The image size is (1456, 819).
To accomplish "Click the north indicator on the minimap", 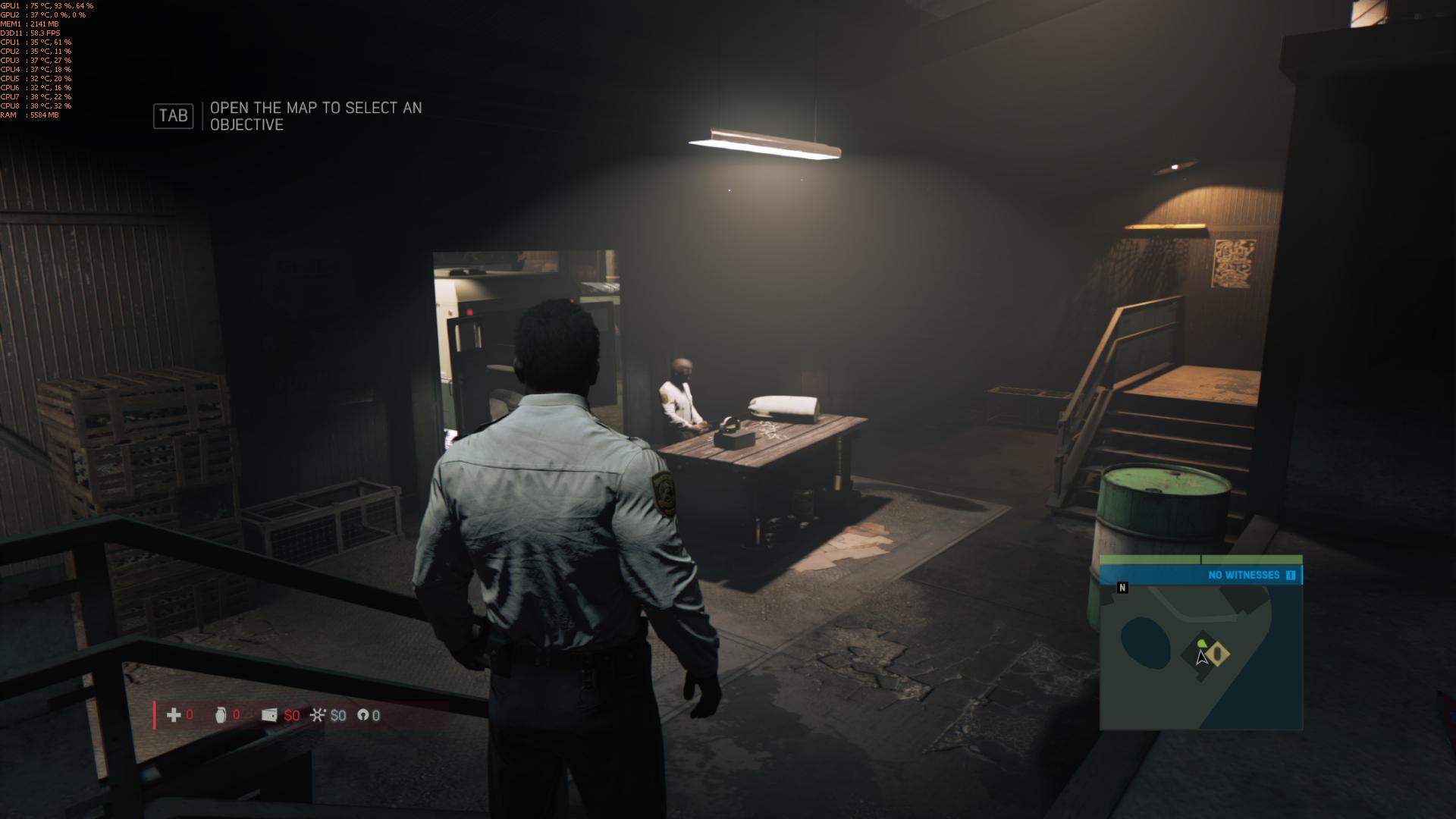I will (x=1122, y=588).
